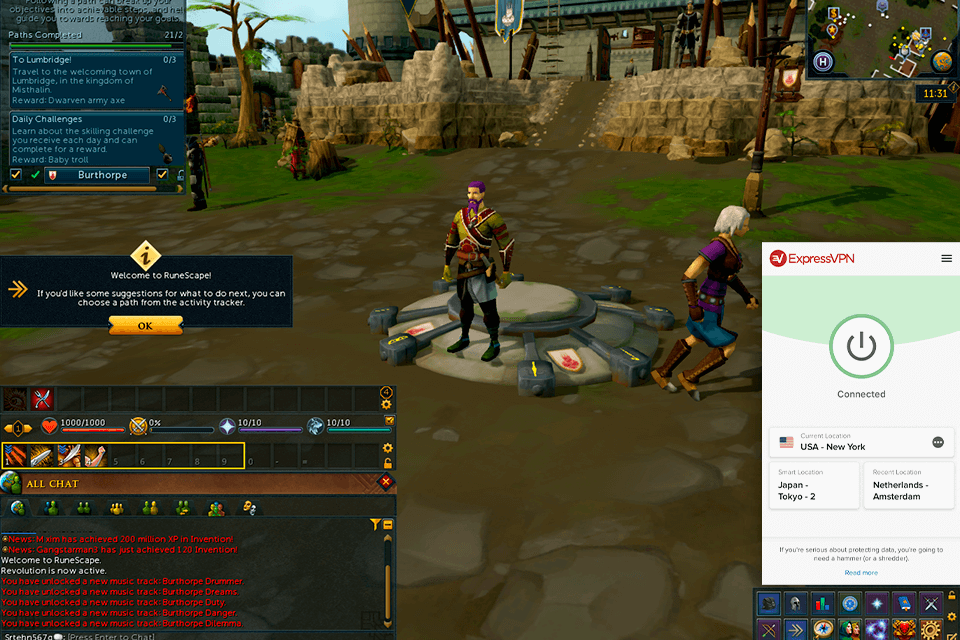Toggle the ExpressVPN power button
The width and height of the screenshot is (960, 640).
861,347
